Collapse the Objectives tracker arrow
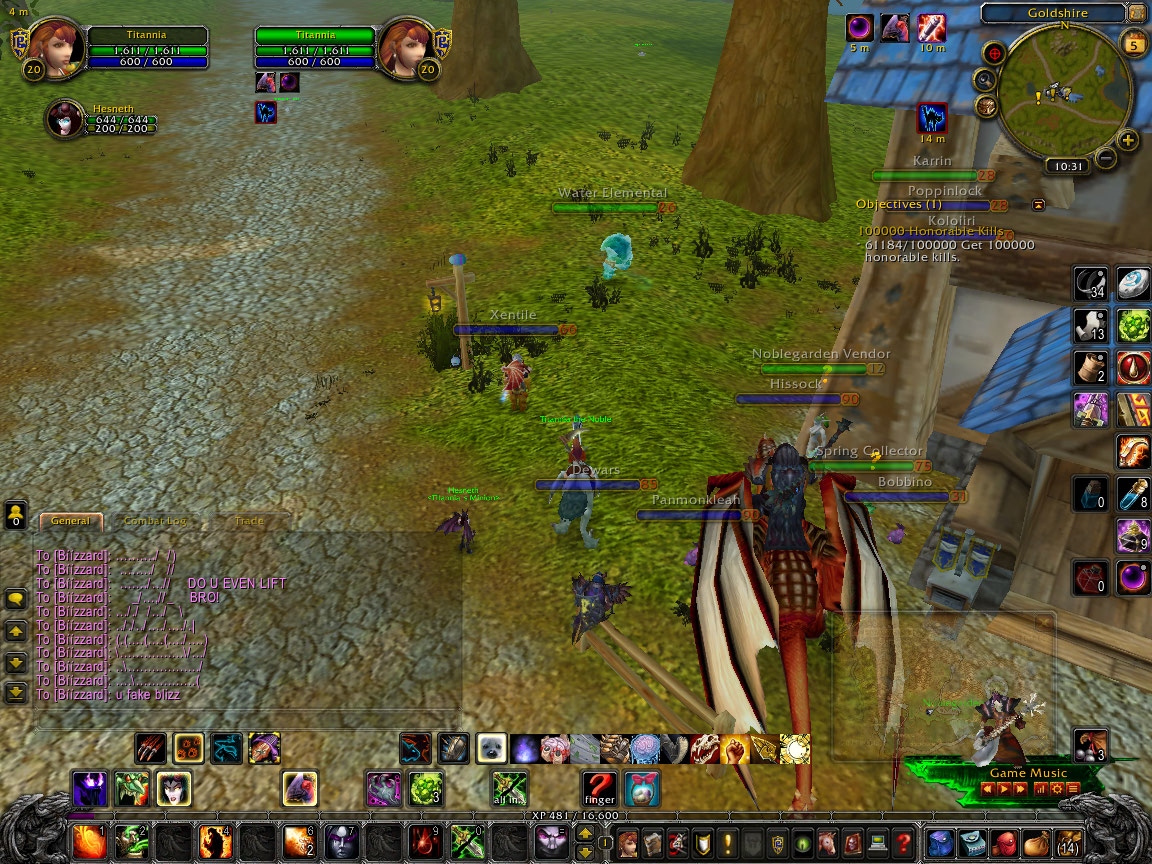 (1038, 204)
